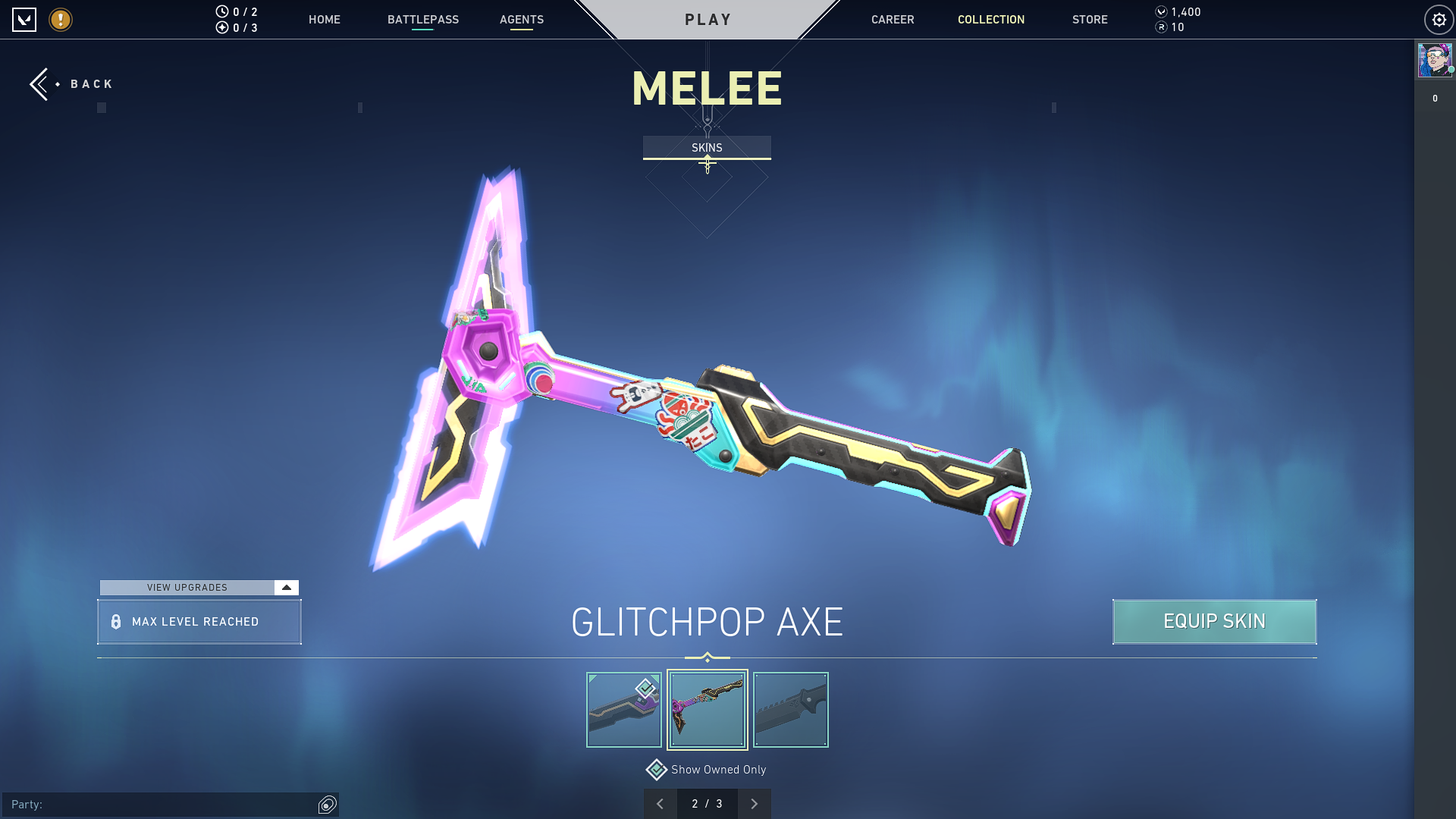Image resolution: width=1456 pixels, height=819 pixels.
Task: Select the Collection tab
Action: [991, 20]
